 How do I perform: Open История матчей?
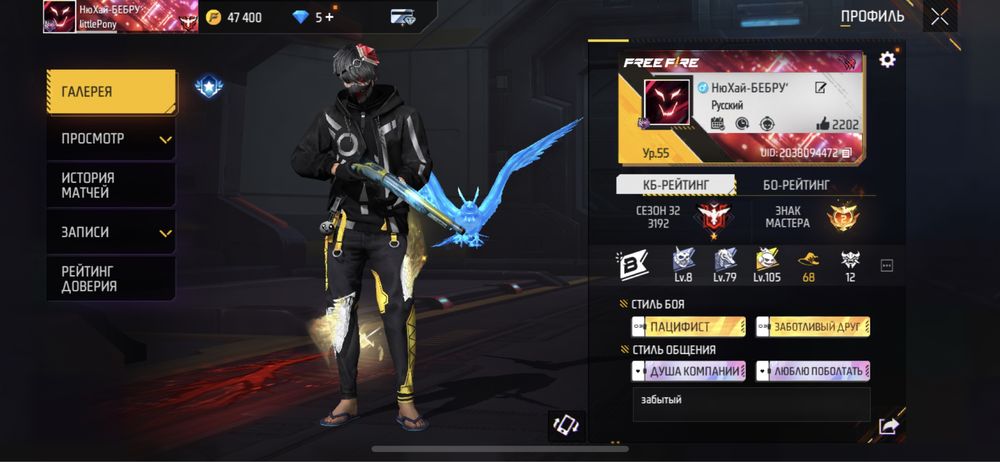point(110,185)
